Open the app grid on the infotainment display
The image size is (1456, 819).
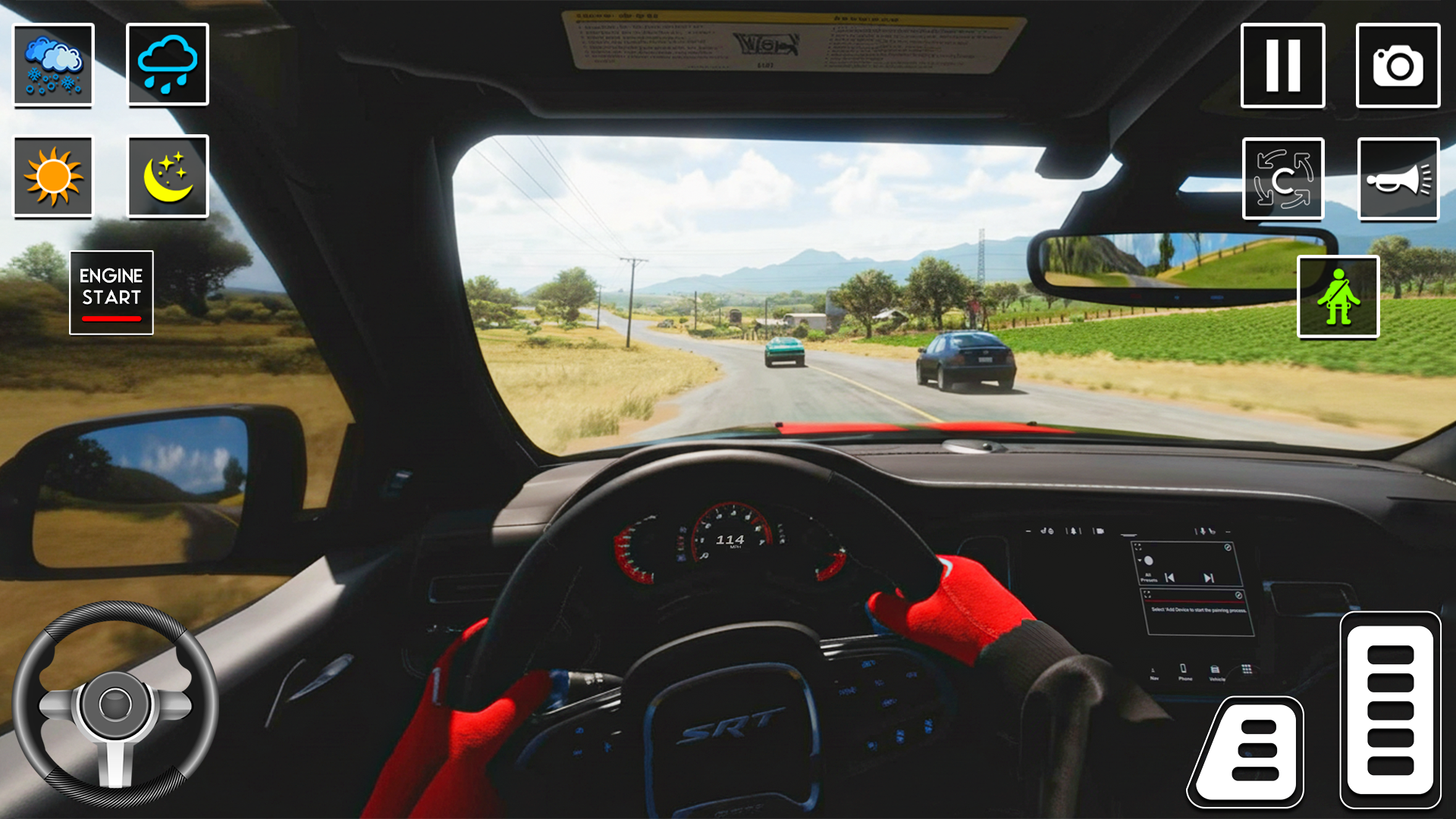click(1247, 668)
